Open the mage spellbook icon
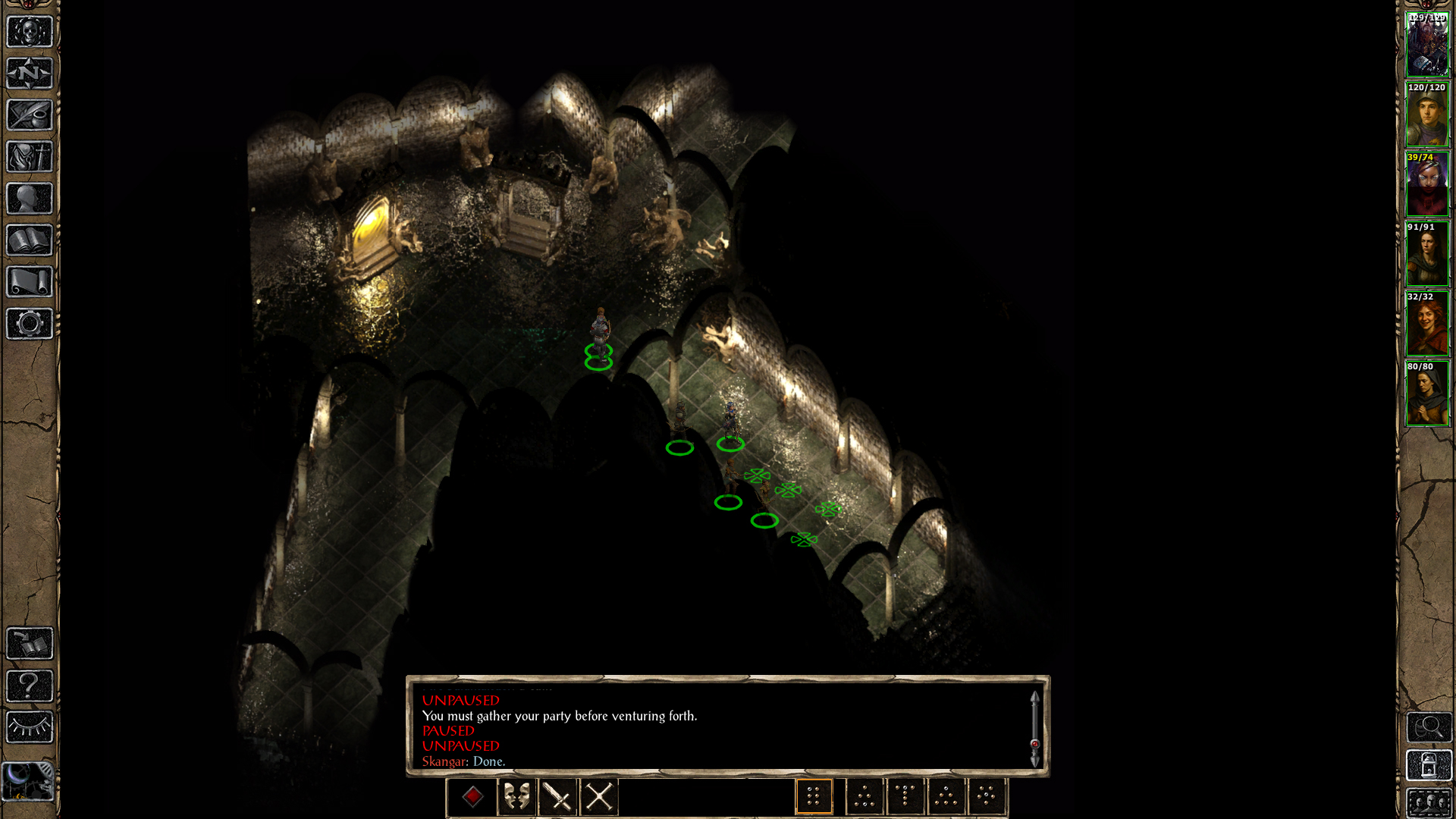The image size is (1456, 819). click(30, 240)
